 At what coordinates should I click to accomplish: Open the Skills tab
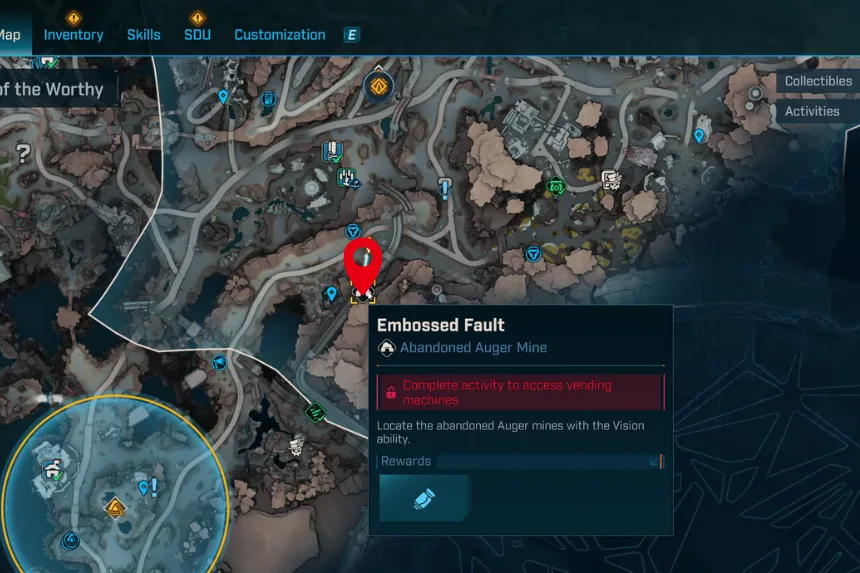(143, 35)
